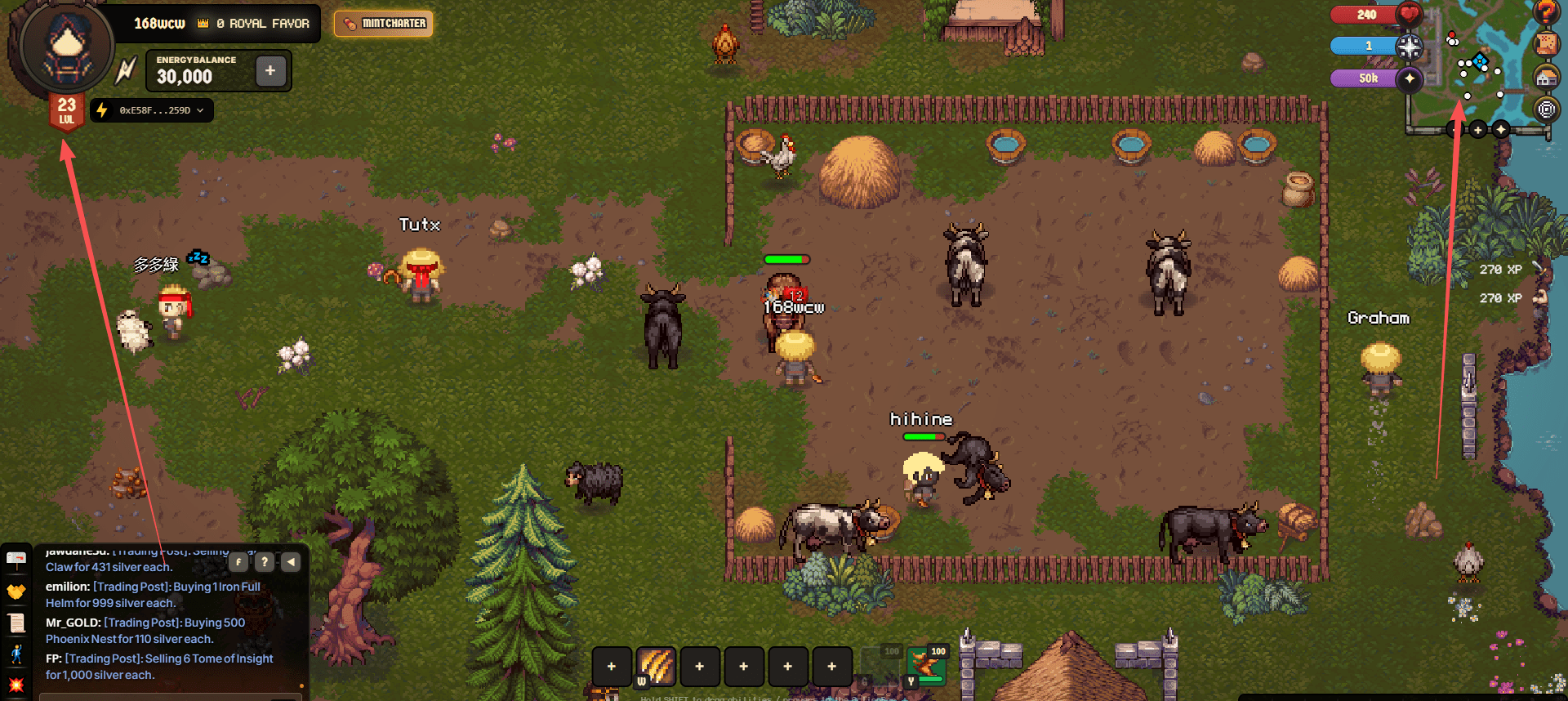Click the chat F button

pyautogui.click(x=238, y=561)
